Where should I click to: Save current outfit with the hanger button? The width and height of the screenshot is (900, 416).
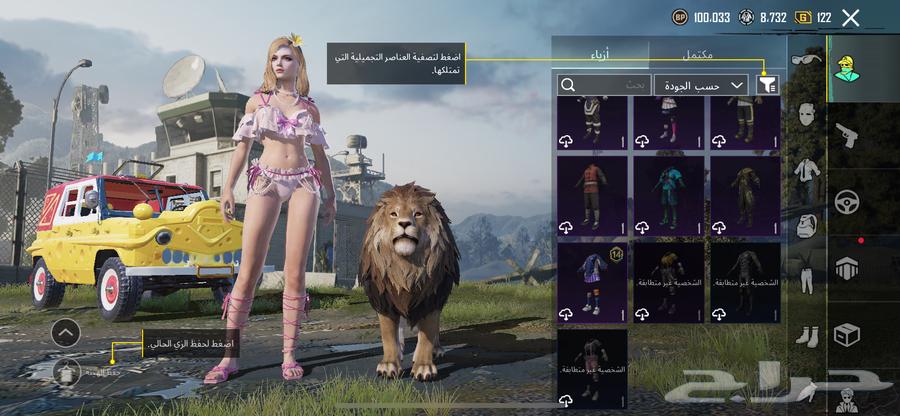pos(68,371)
